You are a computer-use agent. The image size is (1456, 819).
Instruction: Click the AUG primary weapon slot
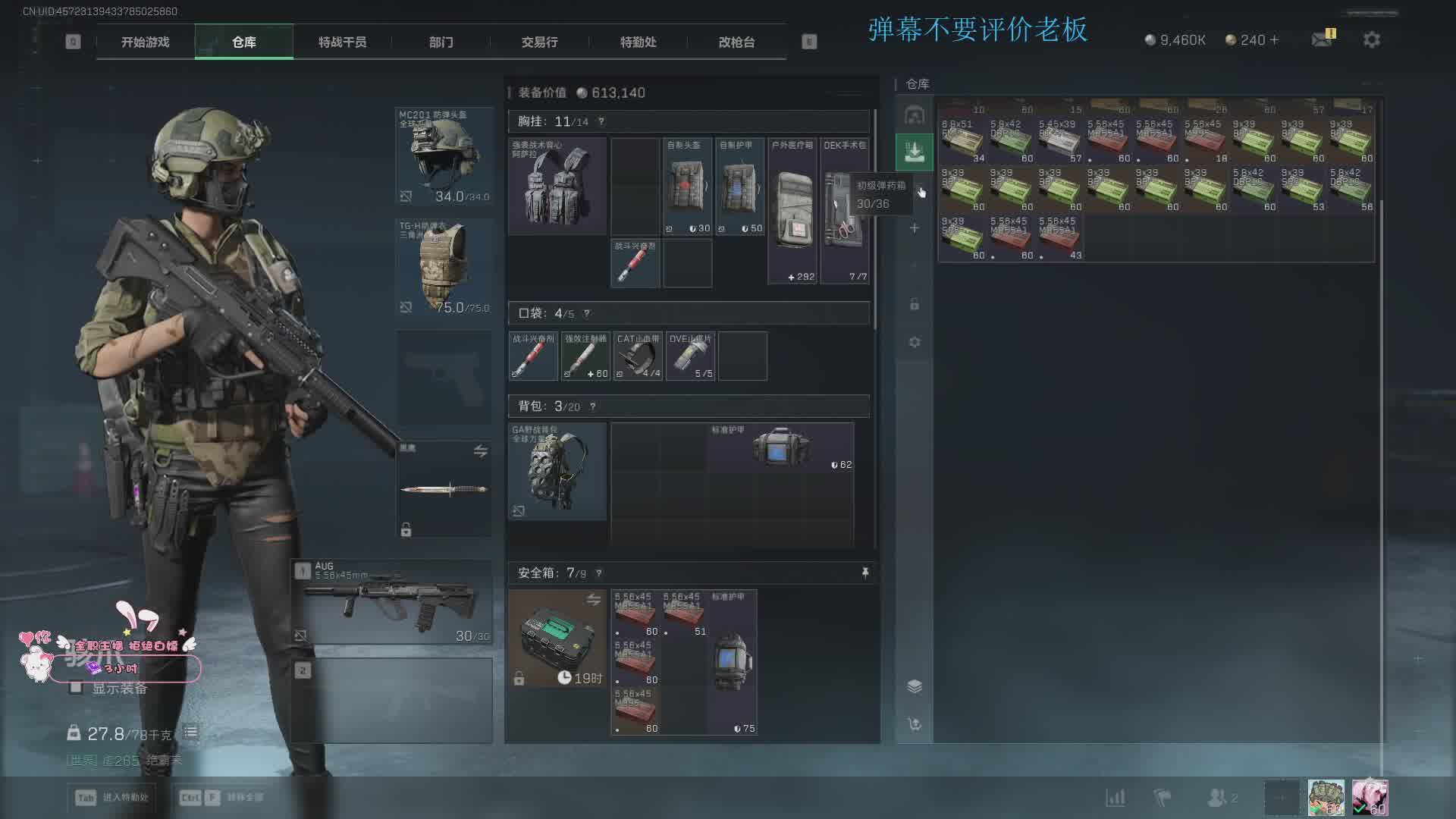[392, 602]
